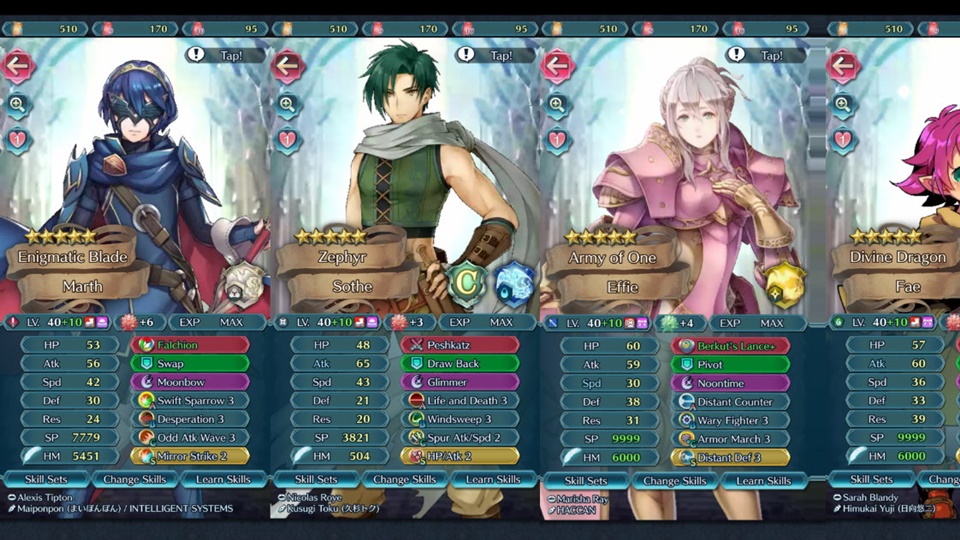The width and height of the screenshot is (960, 540).
Task: Choose the Draw Back assist skill
Action: [x=459, y=363]
